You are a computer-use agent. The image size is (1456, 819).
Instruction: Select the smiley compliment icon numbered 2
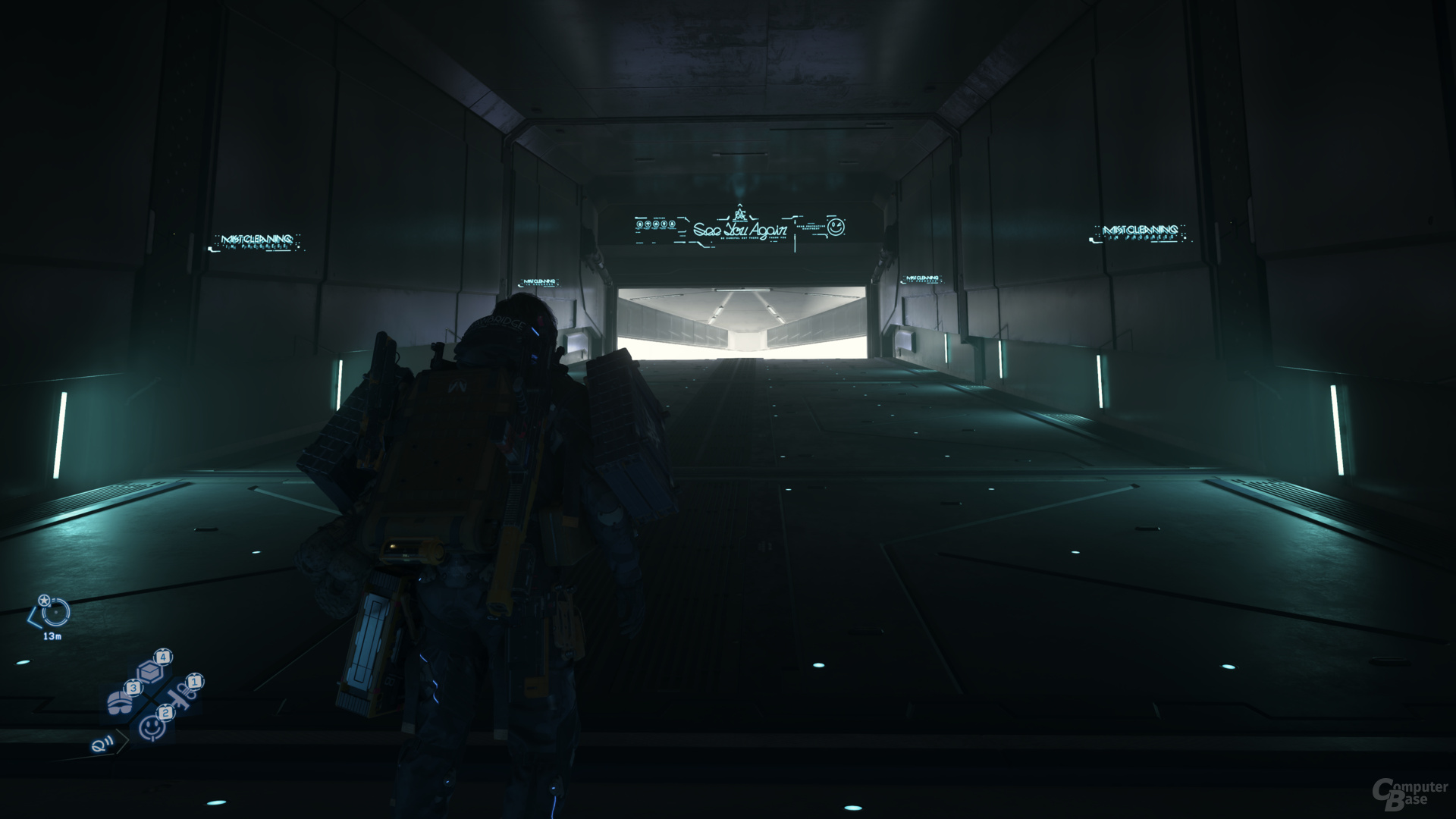152,726
